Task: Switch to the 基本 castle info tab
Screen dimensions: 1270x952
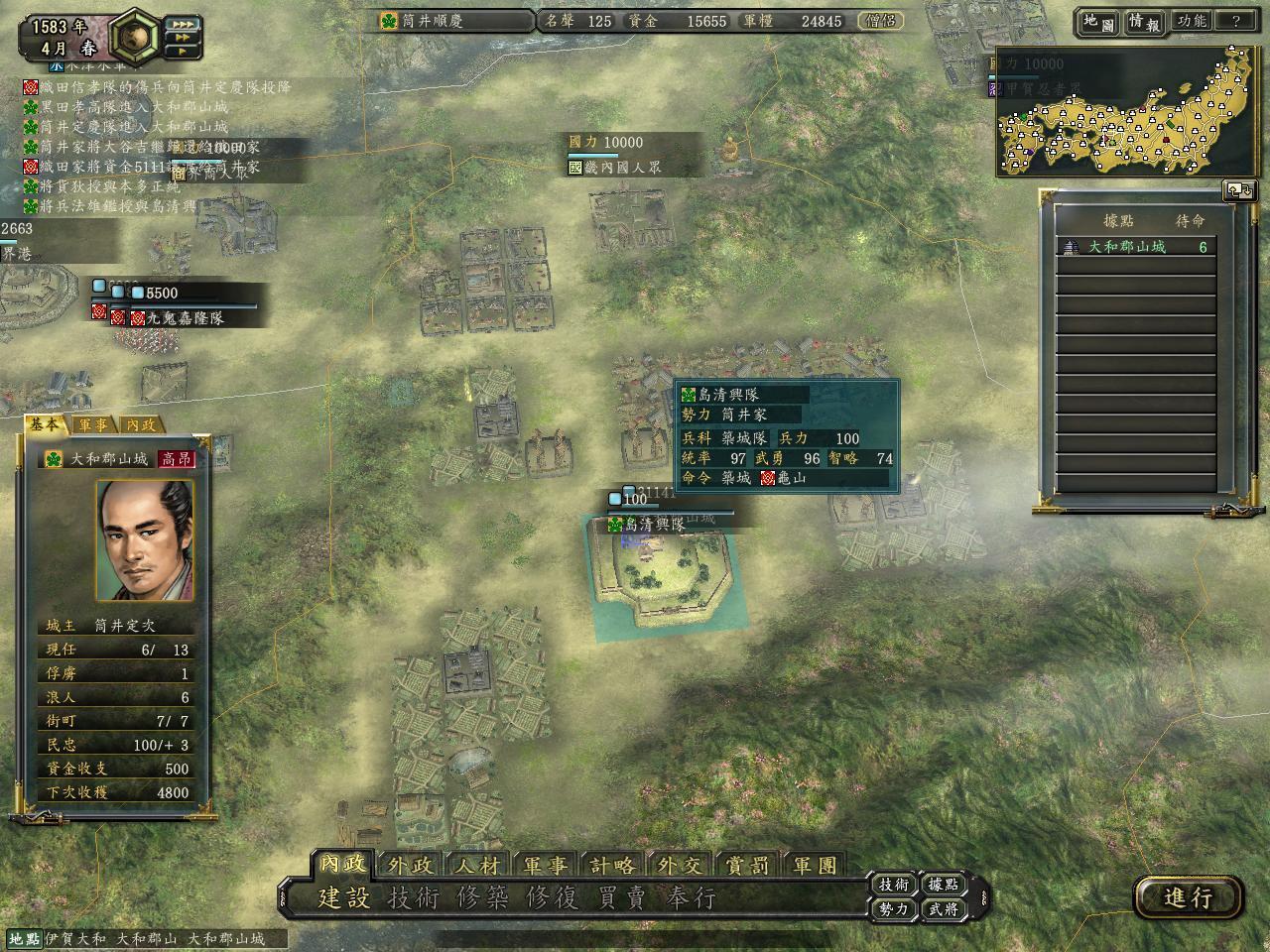Action: [x=44, y=424]
